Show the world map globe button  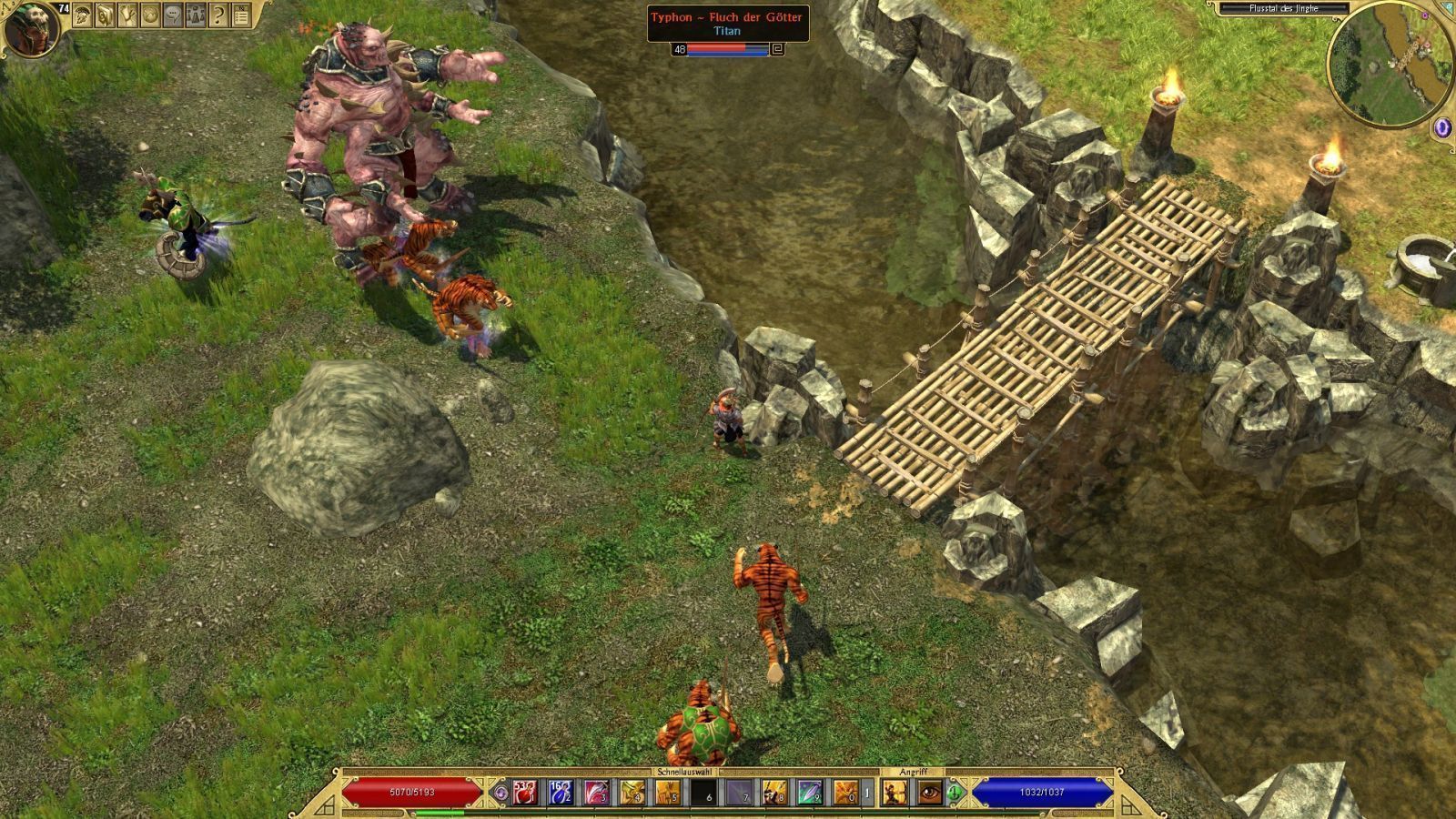pos(150,15)
